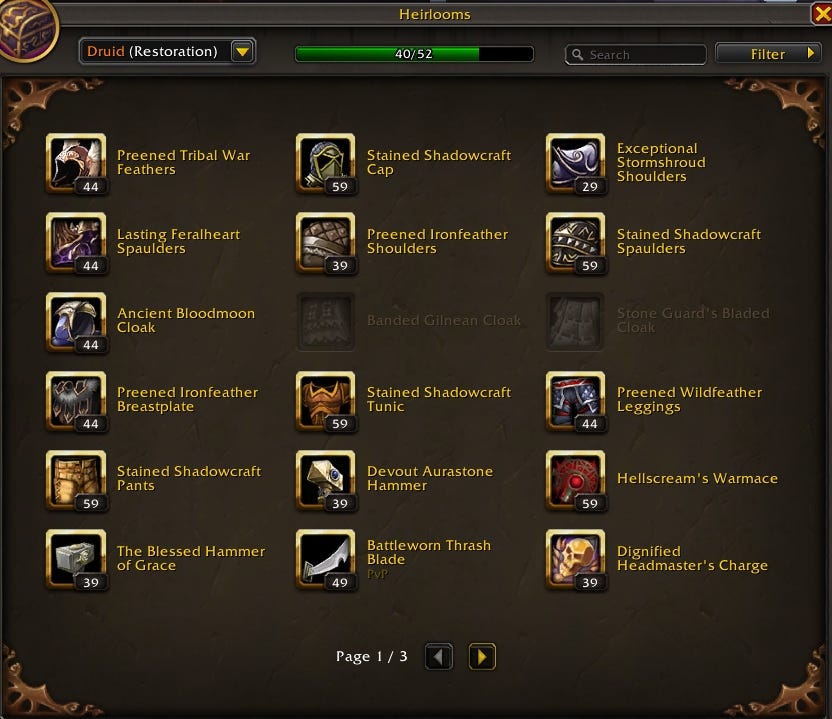Choose Exceptional Stormshroud Shoulders heirloom
832x719 pixels.
(576, 163)
